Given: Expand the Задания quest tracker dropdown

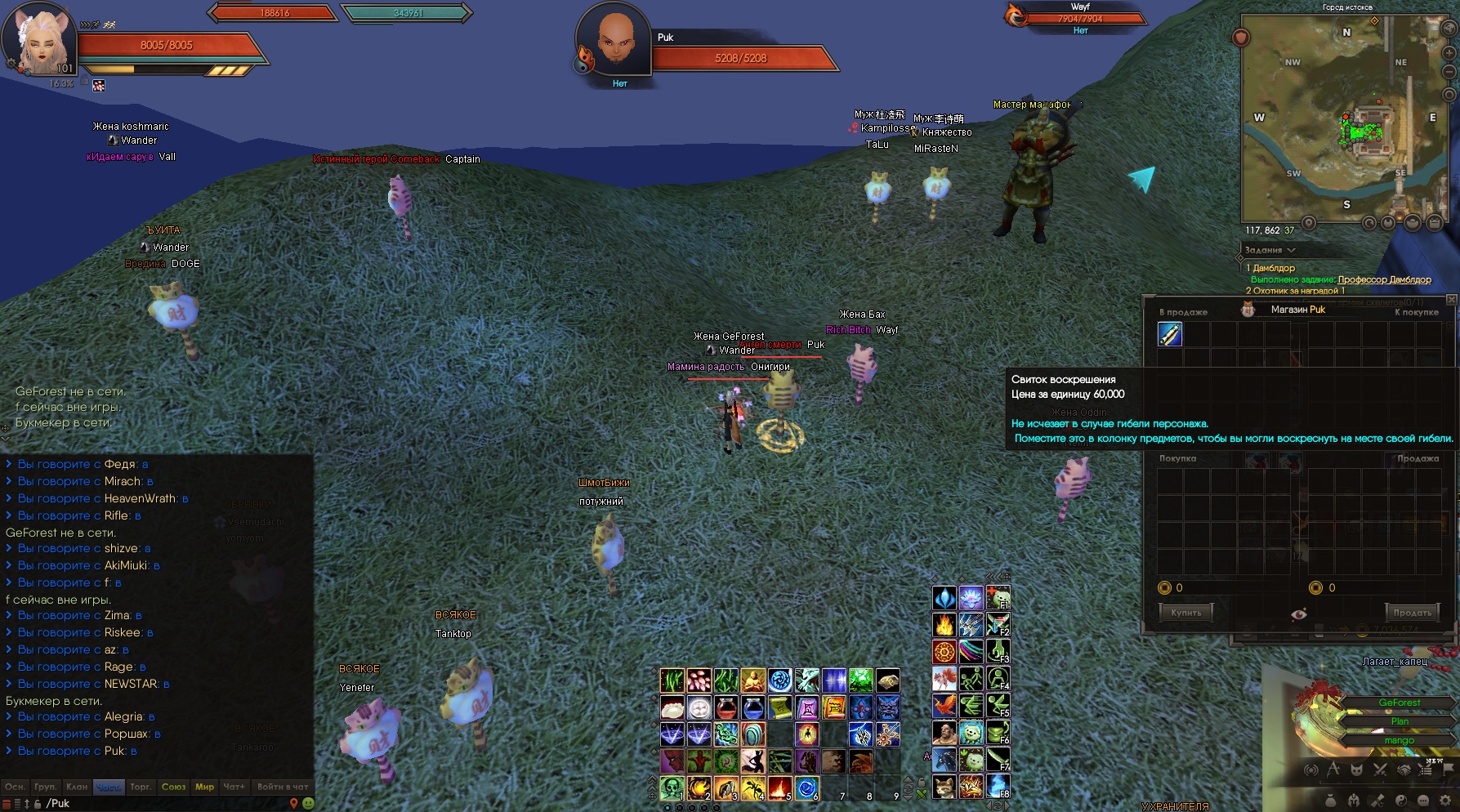Looking at the screenshot, I should pos(1291,250).
